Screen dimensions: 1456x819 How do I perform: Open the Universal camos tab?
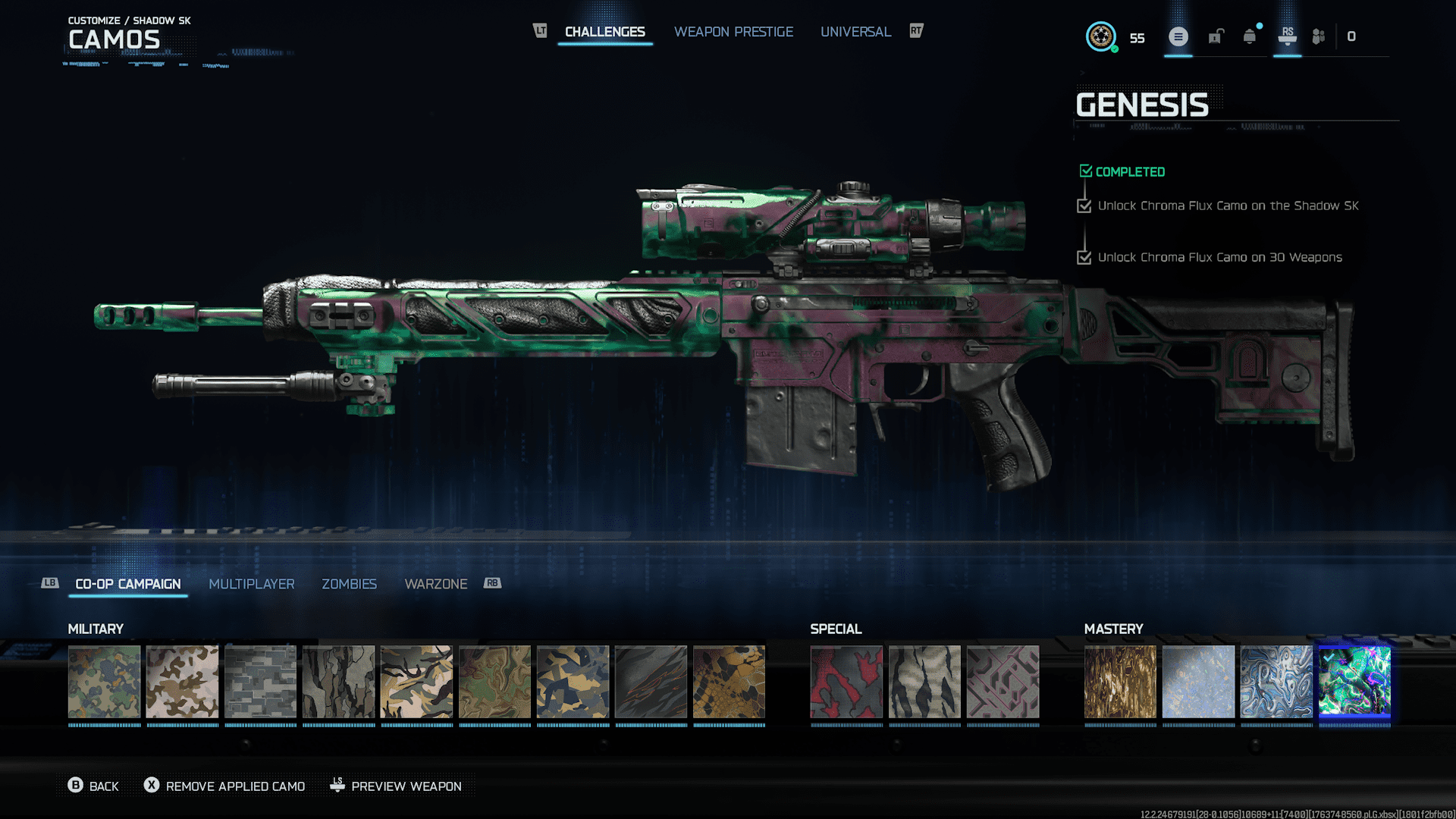point(855,32)
